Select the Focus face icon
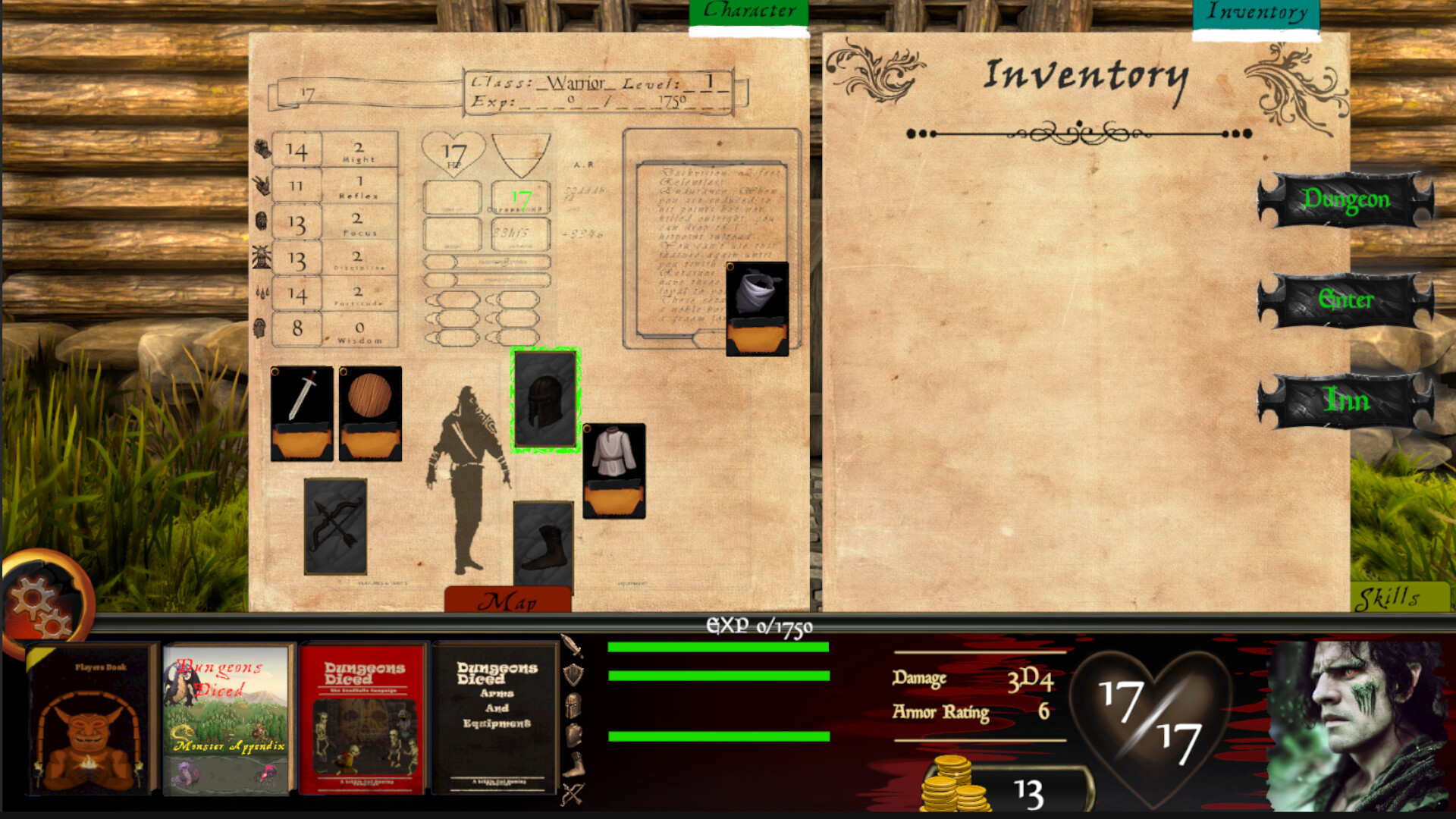 point(261,220)
